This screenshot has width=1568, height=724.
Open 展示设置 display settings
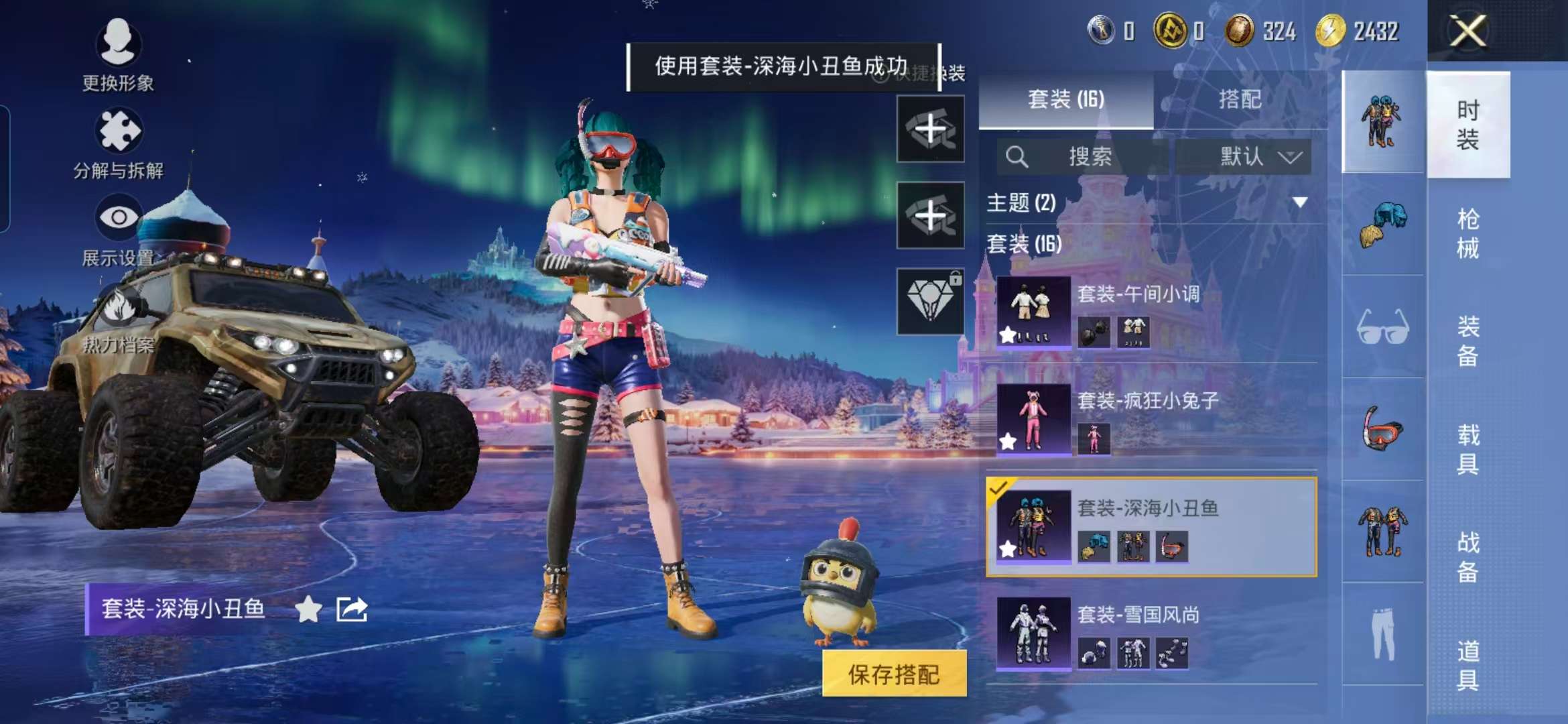coord(118,235)
